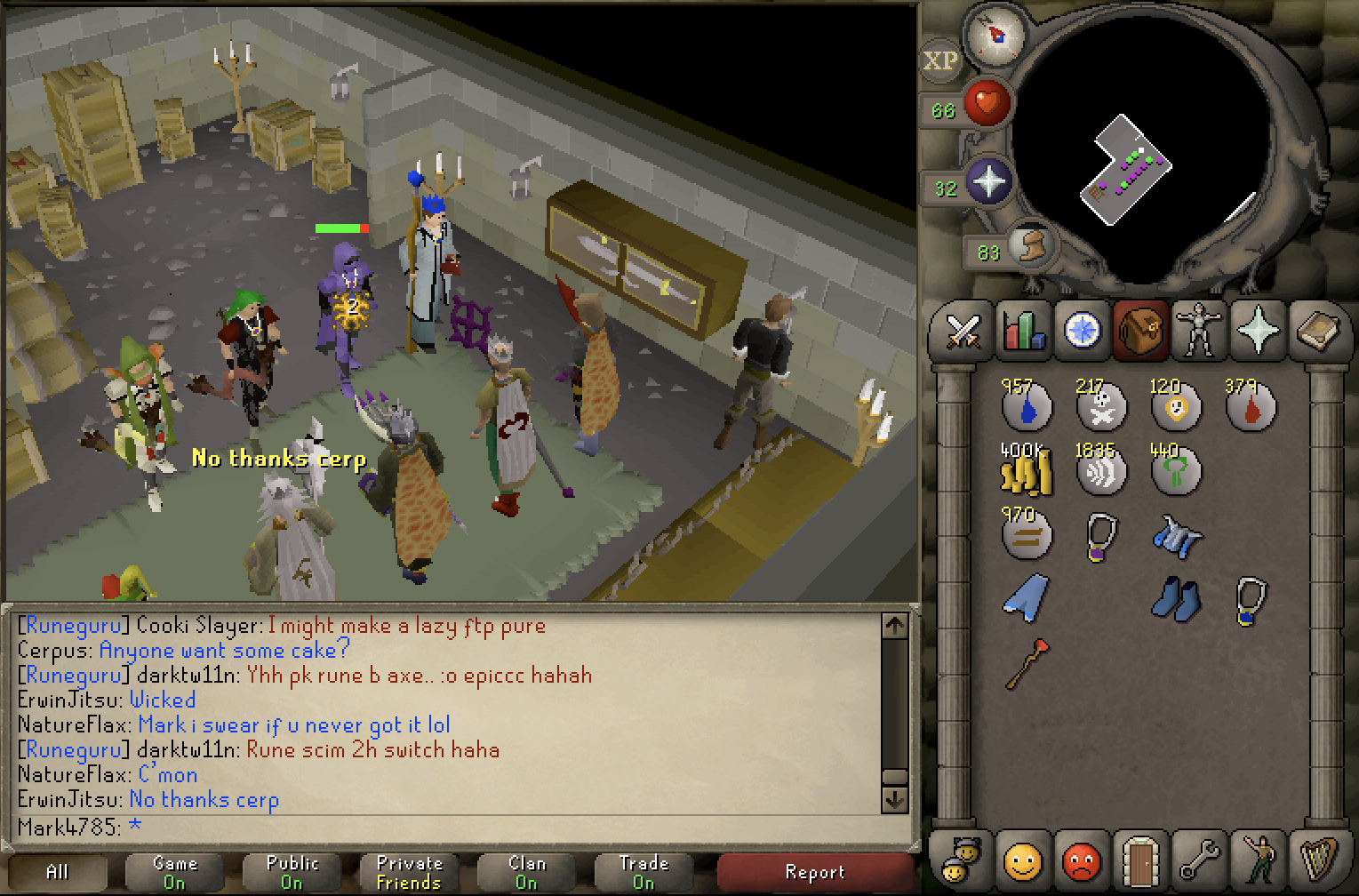Viewport: 1359px width, 896px height.
Task: Choose the stack of 957 water runes
Action: pos(1026,407)
